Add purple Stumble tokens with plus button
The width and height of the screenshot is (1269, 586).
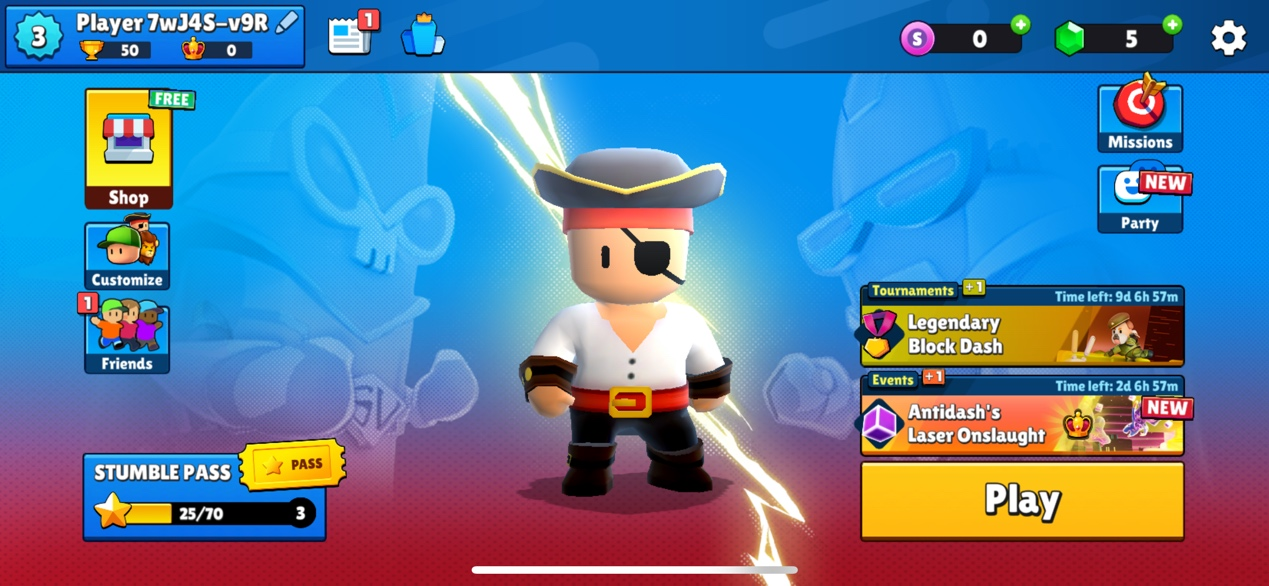tap(1020, 25)
